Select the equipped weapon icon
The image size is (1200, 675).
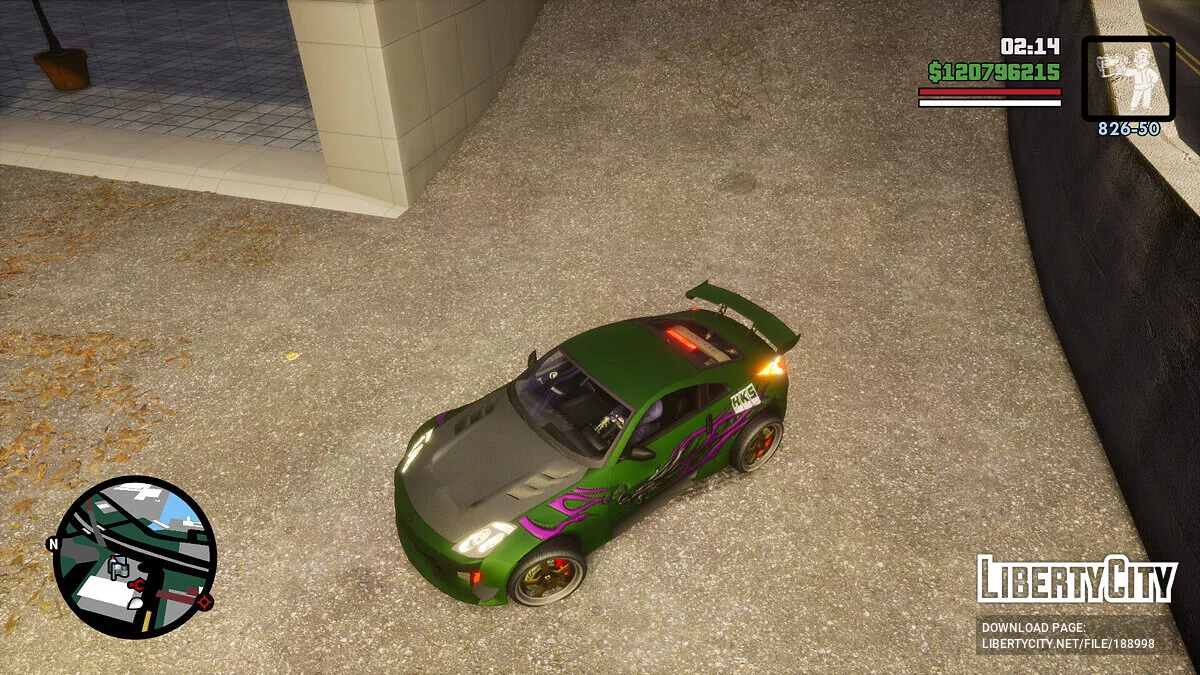tap(1128, 79)
